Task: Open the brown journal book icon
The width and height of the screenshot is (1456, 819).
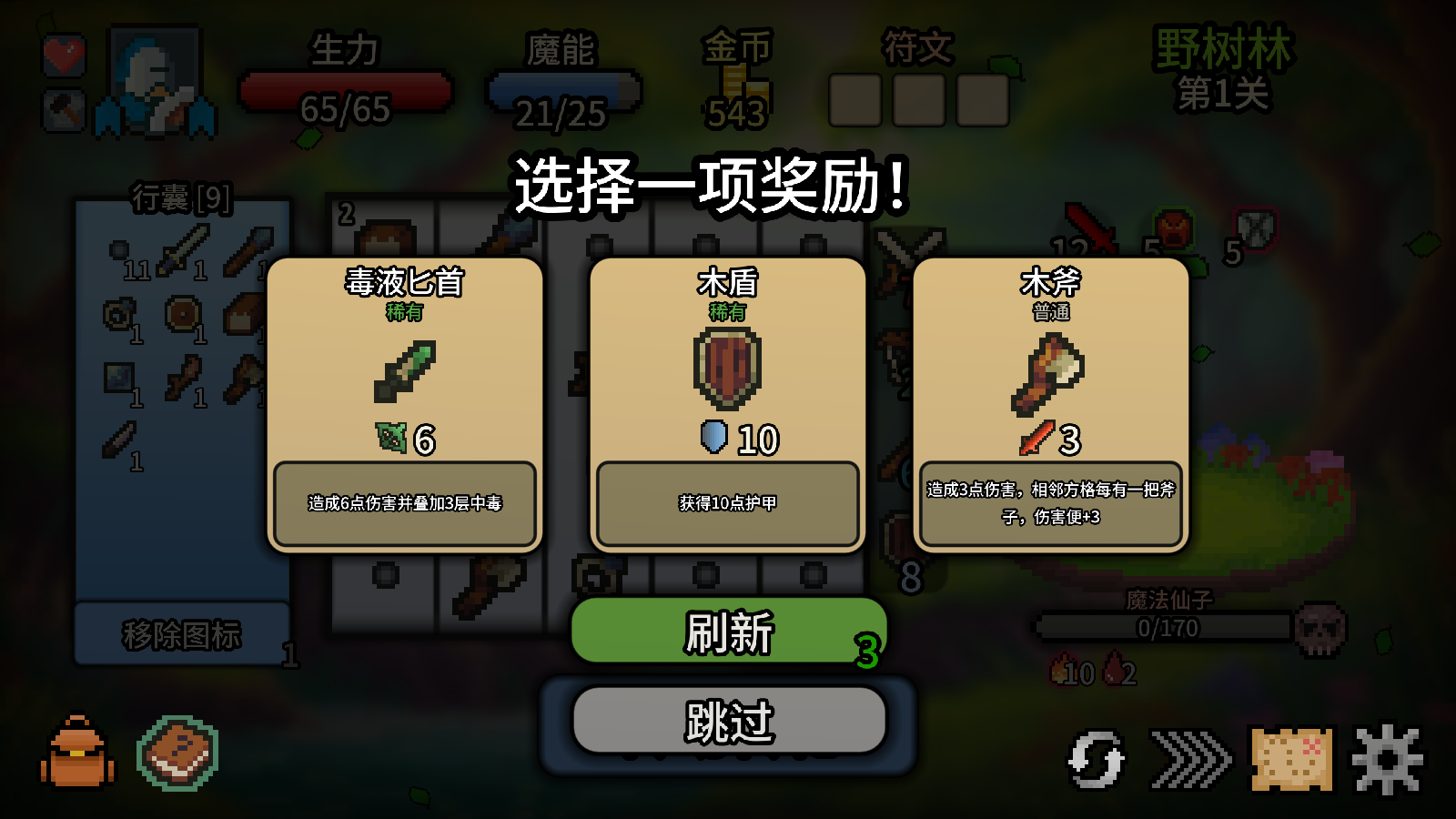Action: click(x=178, y=753)
